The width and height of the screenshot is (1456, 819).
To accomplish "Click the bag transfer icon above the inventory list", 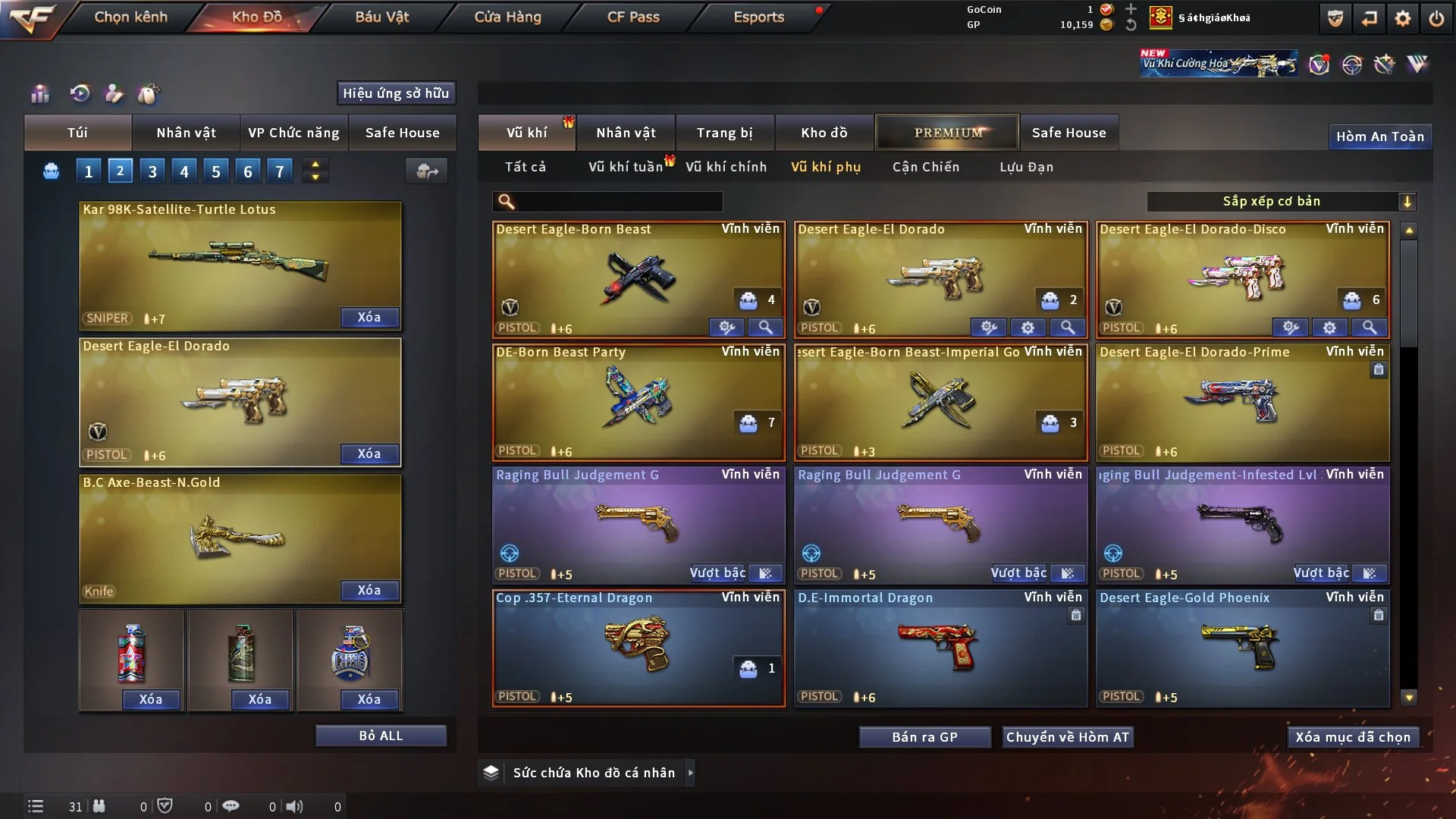I will tap(426, 171).
